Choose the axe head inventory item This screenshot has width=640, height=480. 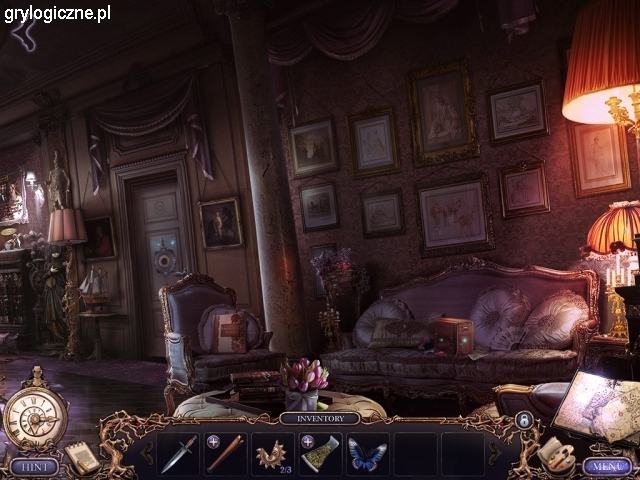tap(319, 453)
